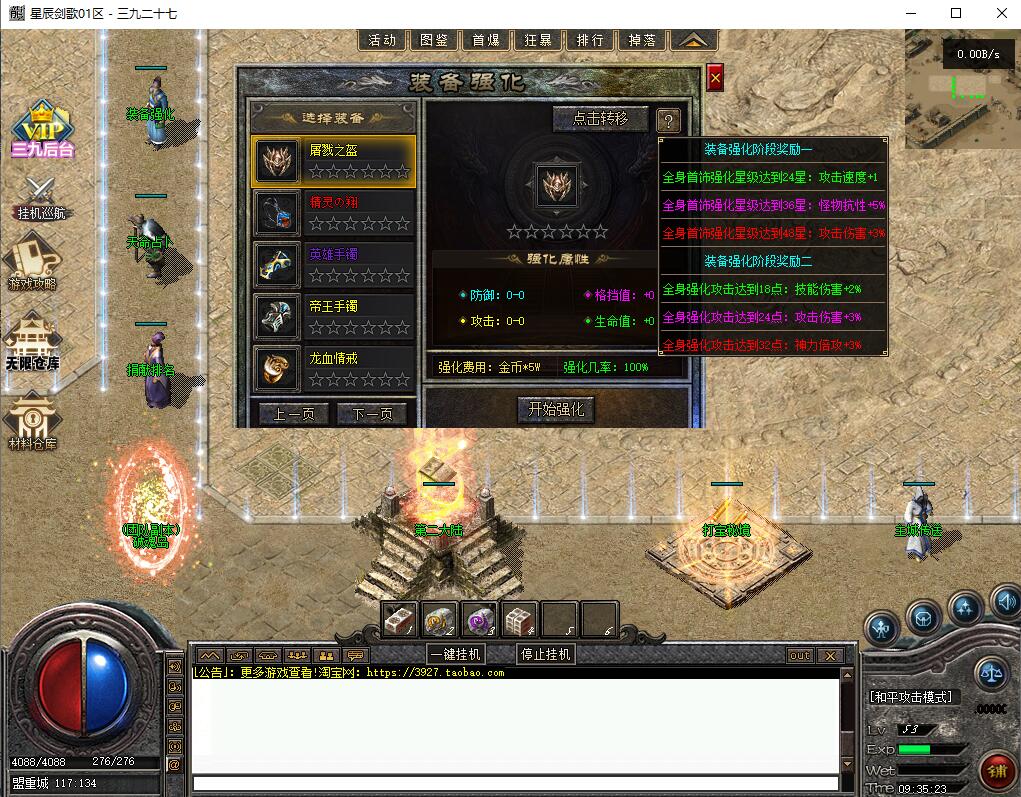Open the 排行 ranking menu
The image size is (1021, 797).
590,40
